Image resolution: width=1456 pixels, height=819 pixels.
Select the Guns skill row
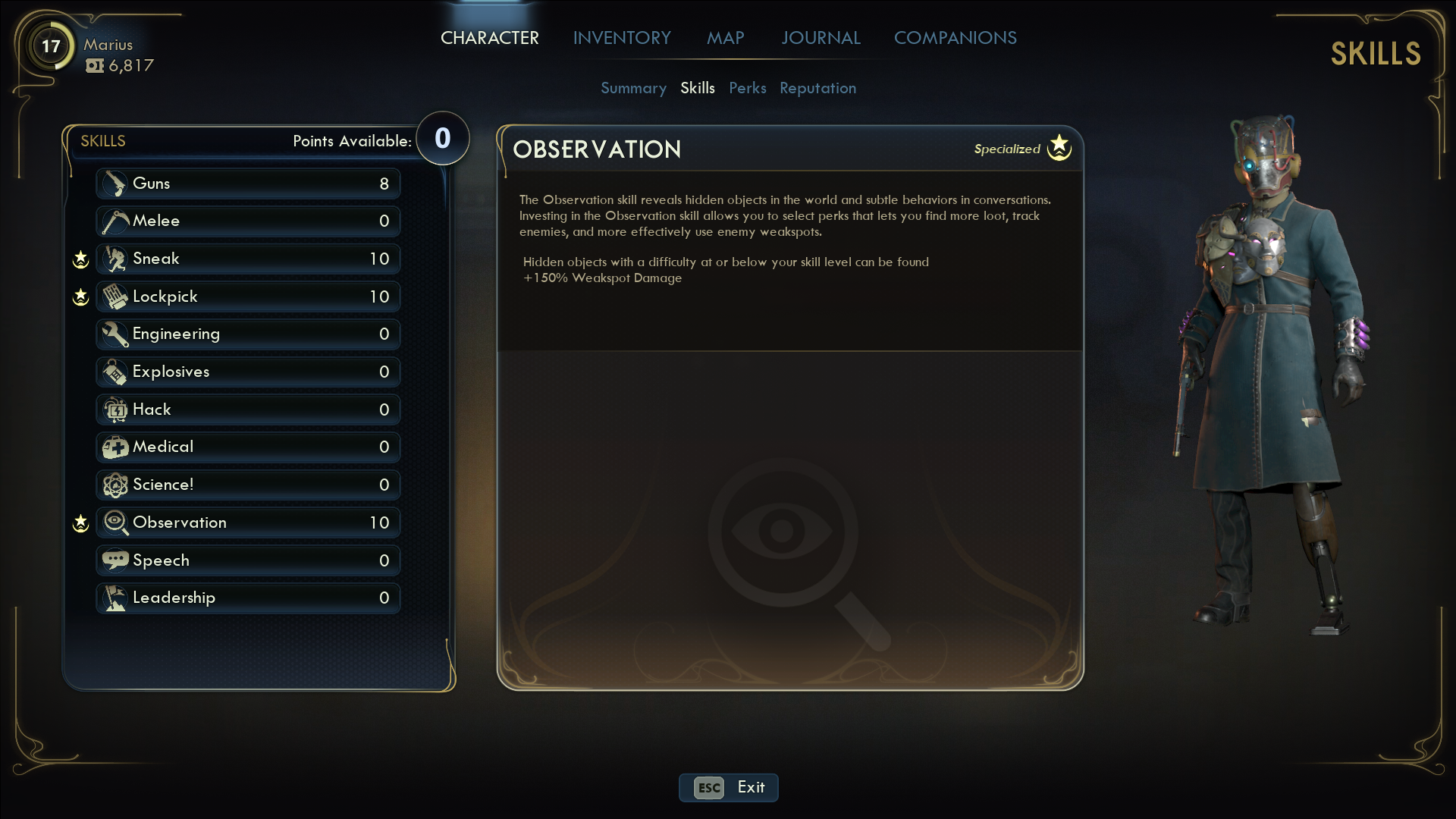point(248,184)
